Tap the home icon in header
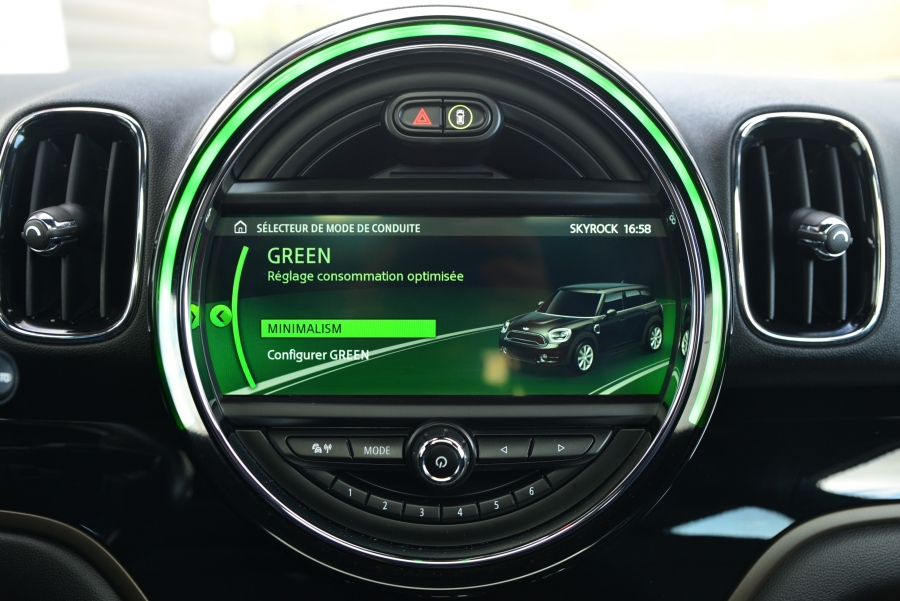The width and height of the screenshot is (900, 601). pos(240,228)
